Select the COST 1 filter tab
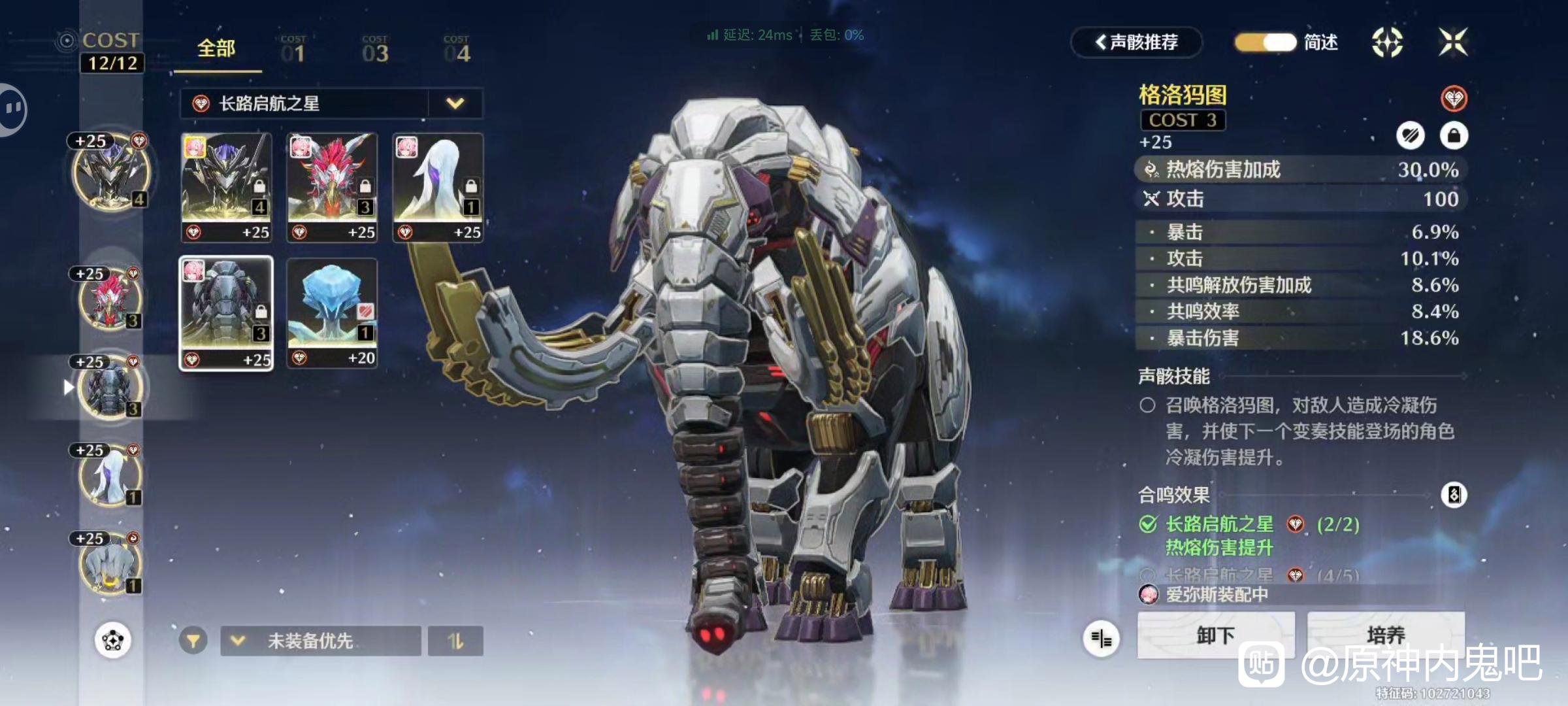The height and width of the screenshot is (706, 1568). point(293,50)
